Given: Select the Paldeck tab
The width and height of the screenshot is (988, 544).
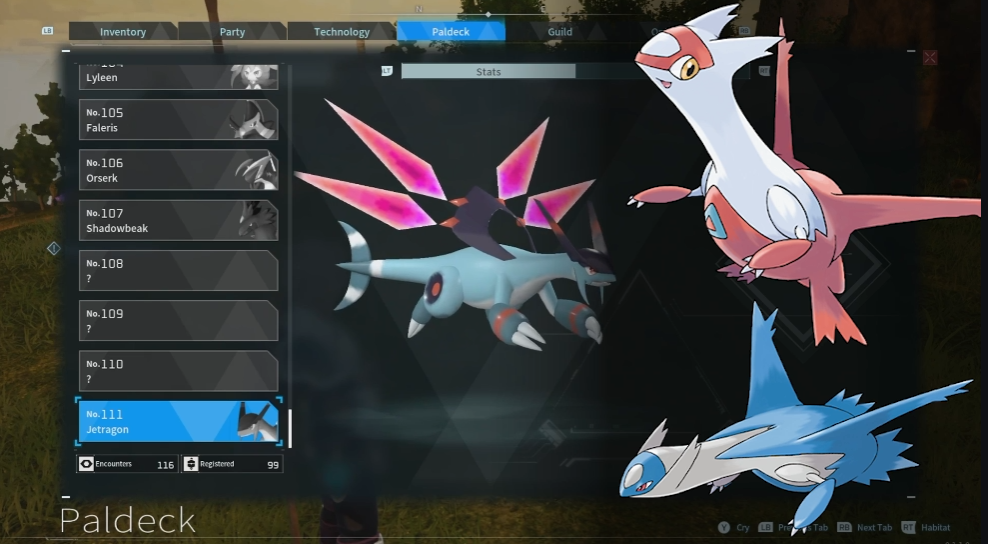Looking at the screenshot, I should (x=451, y=32).
